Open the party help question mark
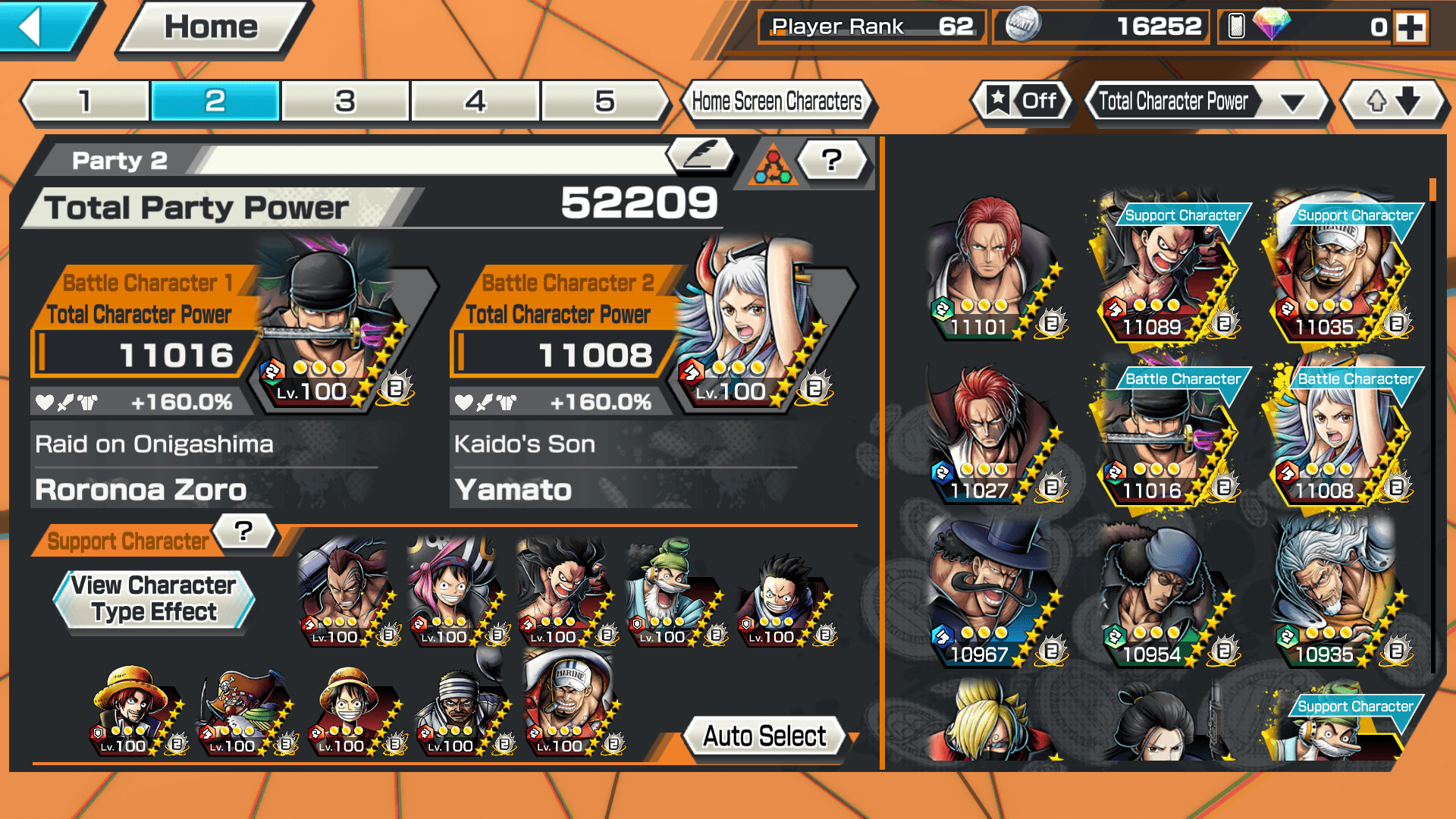The width and height of the screenshot is (1456, 819). [832, 159]
